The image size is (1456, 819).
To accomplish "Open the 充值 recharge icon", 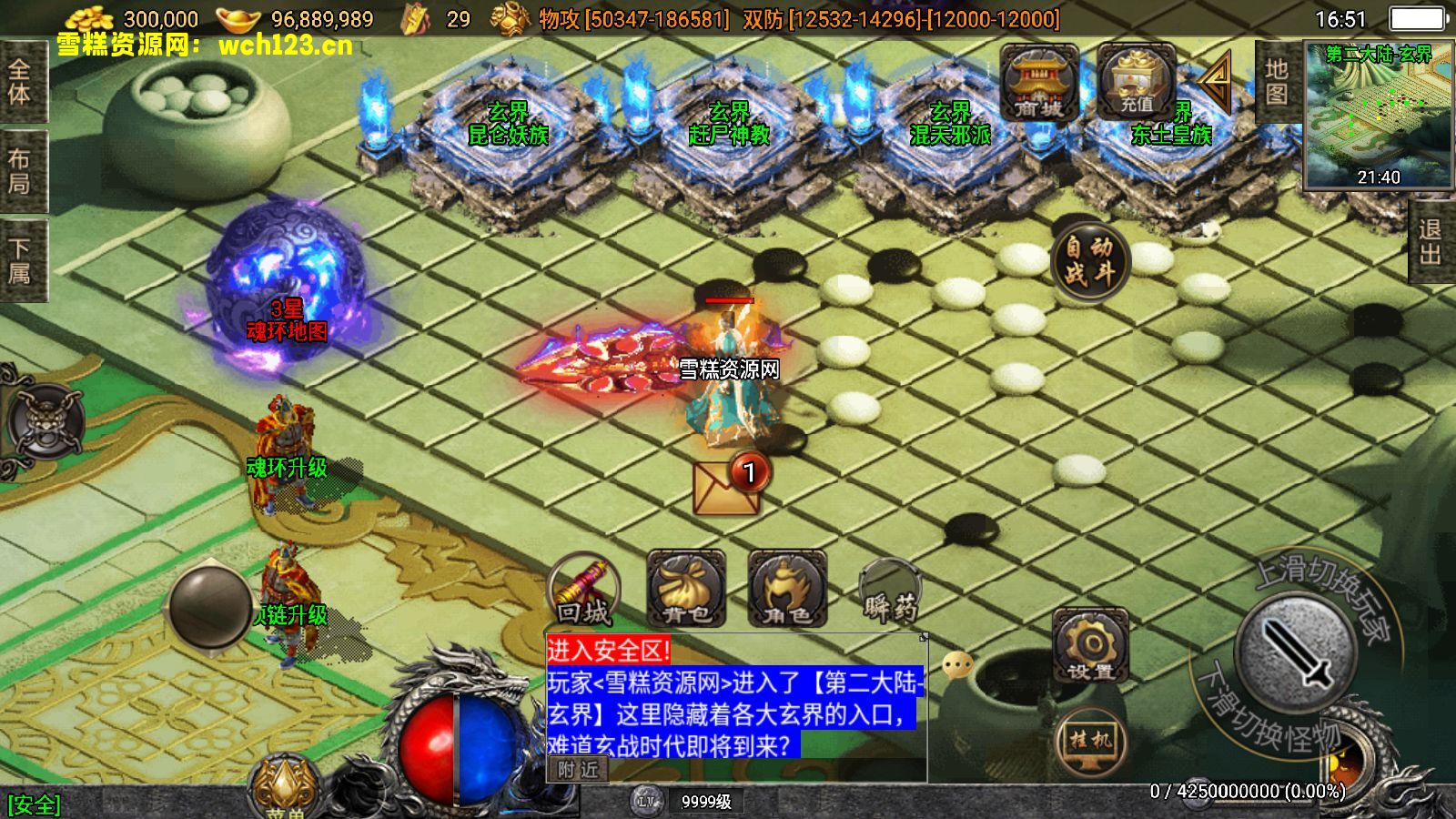I will click(1136, 84).
